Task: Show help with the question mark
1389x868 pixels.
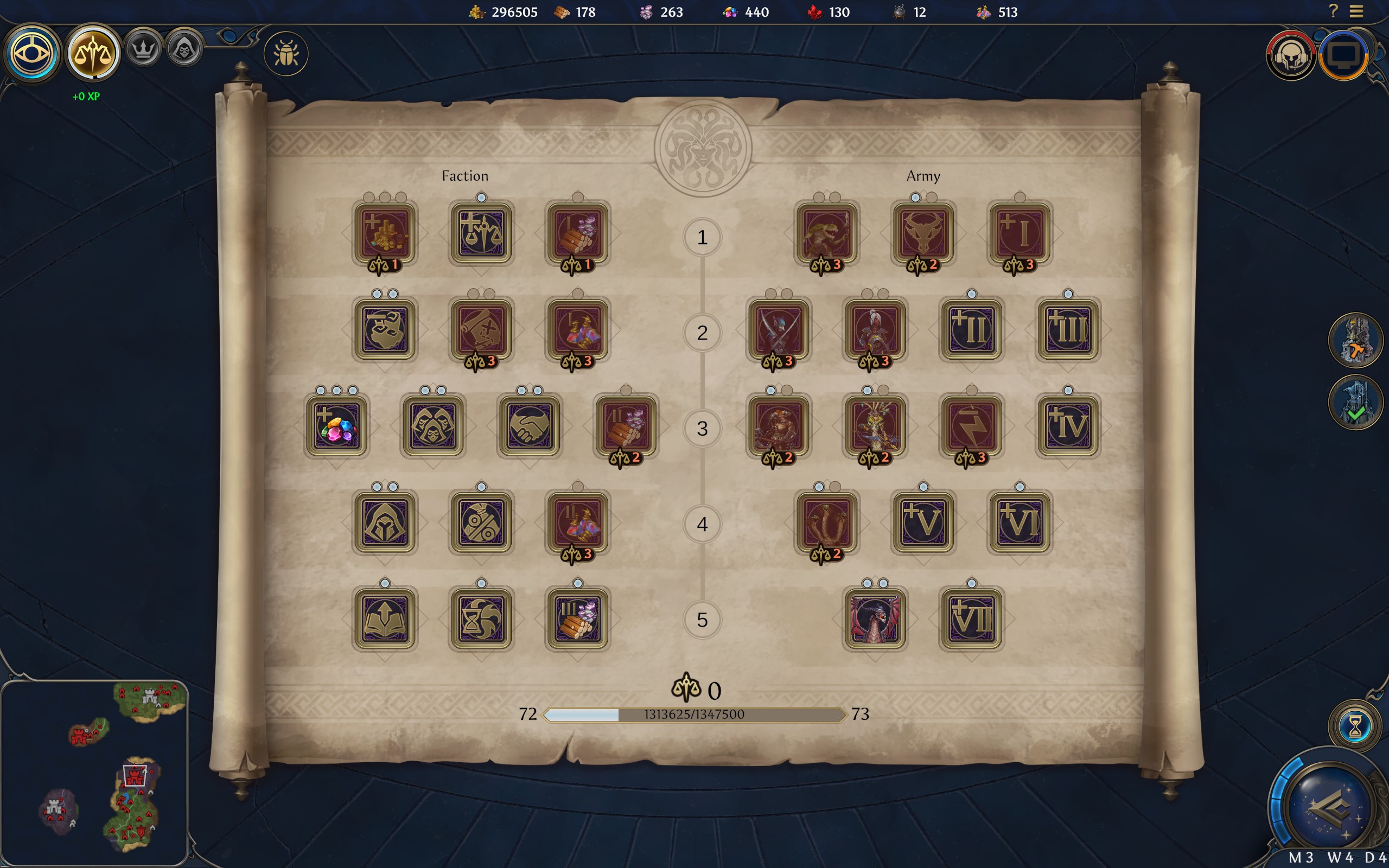Action: 1333,11
